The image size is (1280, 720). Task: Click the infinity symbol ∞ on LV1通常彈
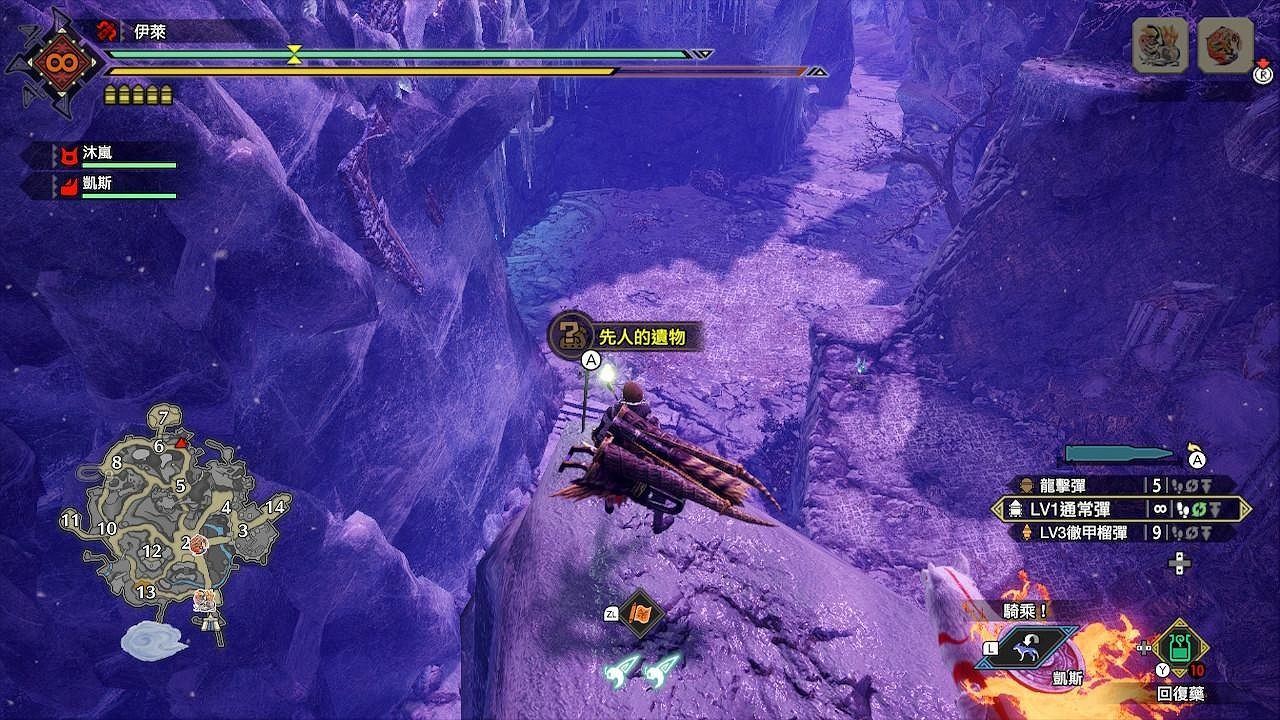[x=1161, y=508]
